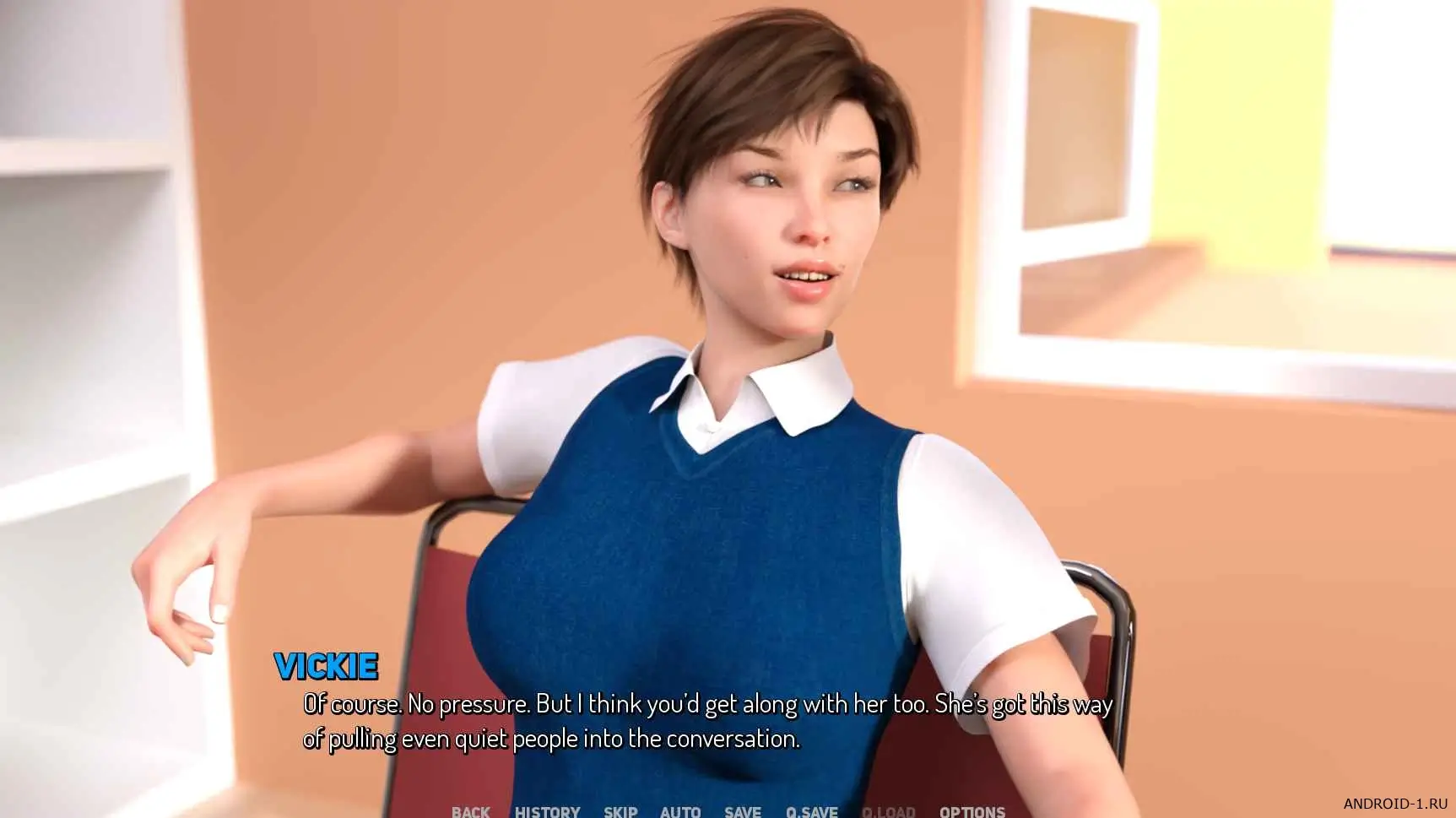The height and width of the screenshot is (818, 1456).
Task: Activate Skip mode
Action: 620,811
